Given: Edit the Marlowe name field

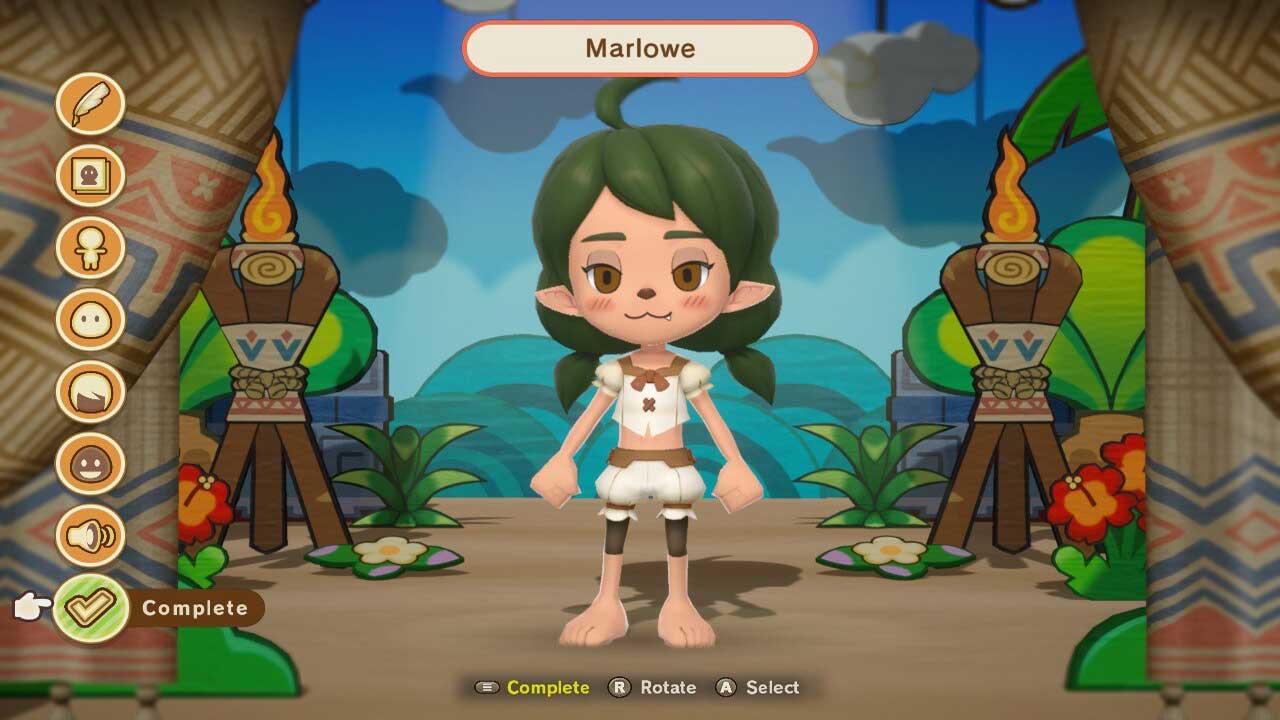Looking at the screenshot, I should click(x=640, y=48).
